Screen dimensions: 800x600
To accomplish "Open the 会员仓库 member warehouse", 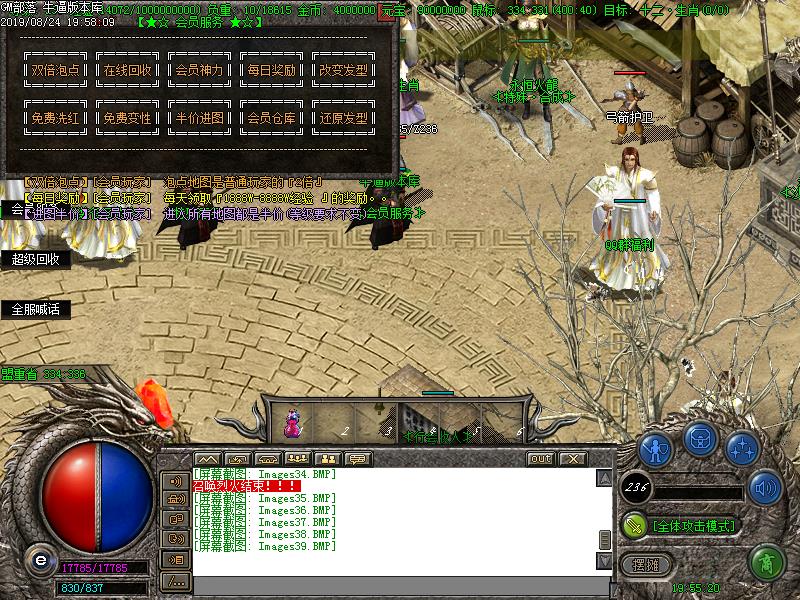I will tap(272, 118).
